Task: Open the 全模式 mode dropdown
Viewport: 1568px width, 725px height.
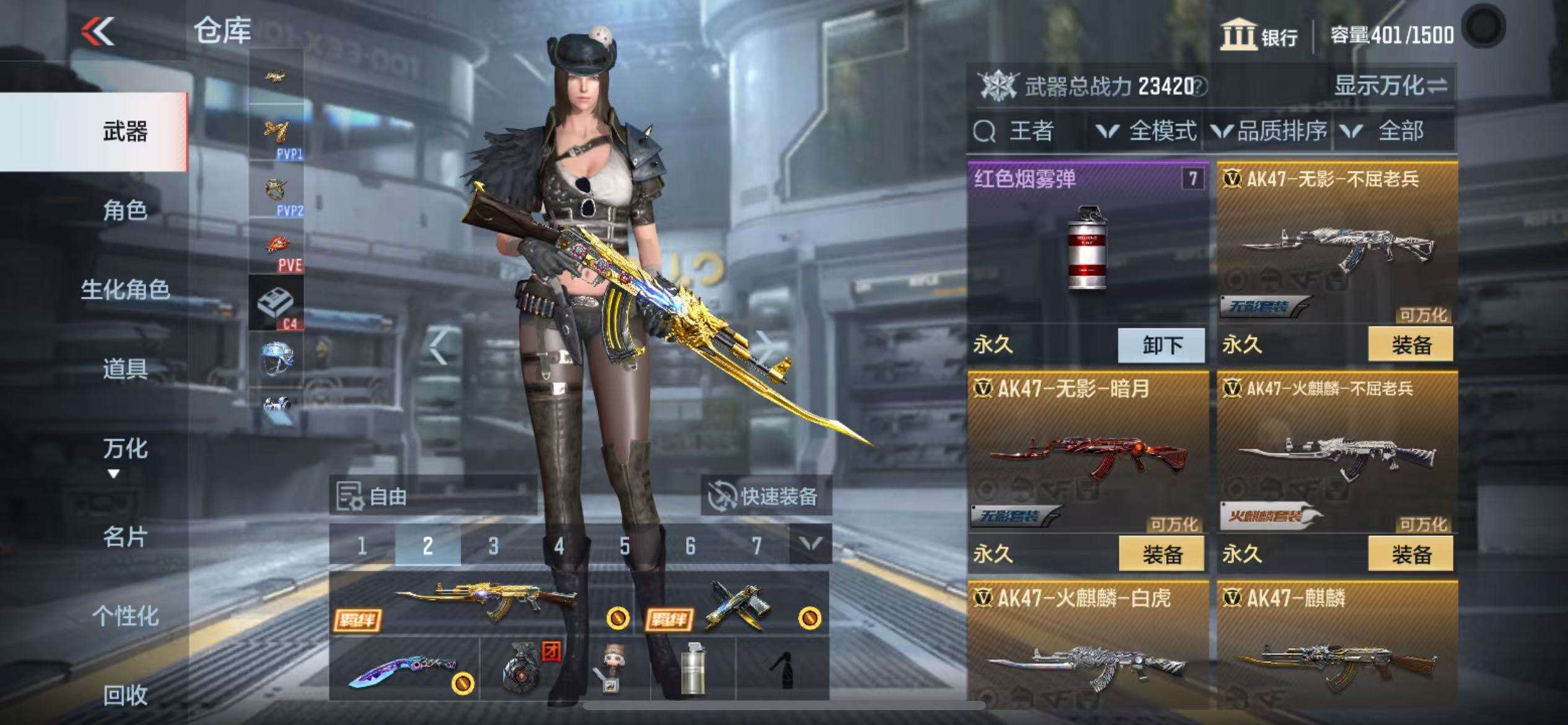Action: click(x=1146, y=131)
